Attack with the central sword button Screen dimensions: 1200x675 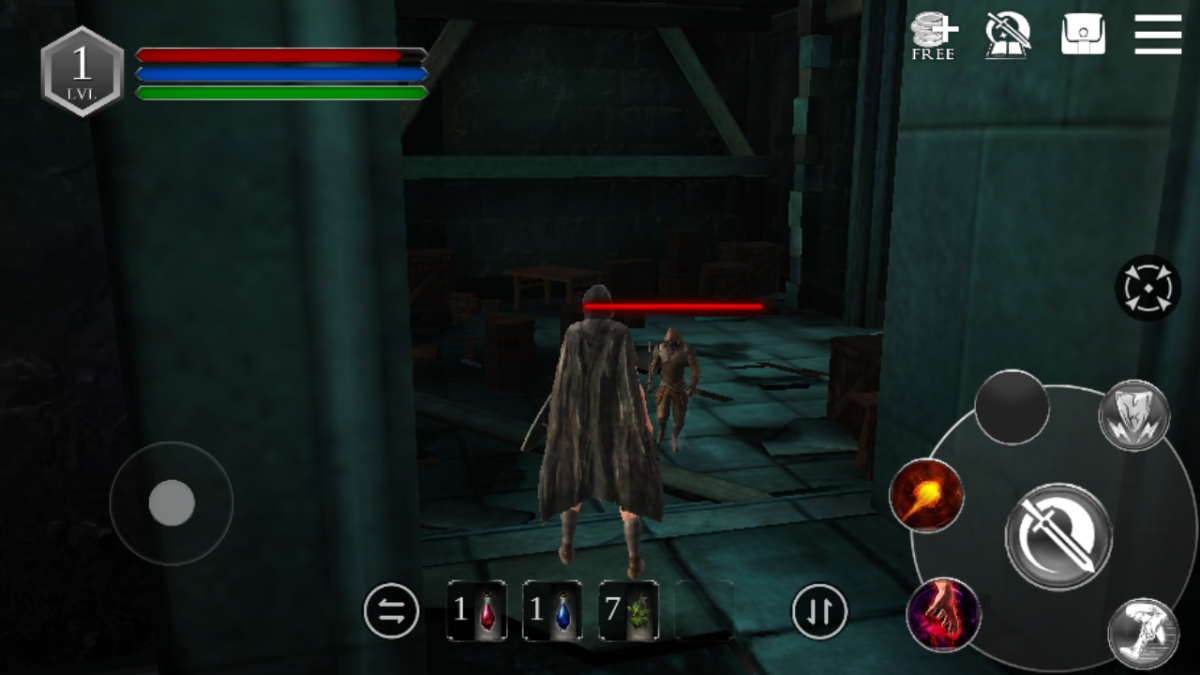click(1057, 536)
